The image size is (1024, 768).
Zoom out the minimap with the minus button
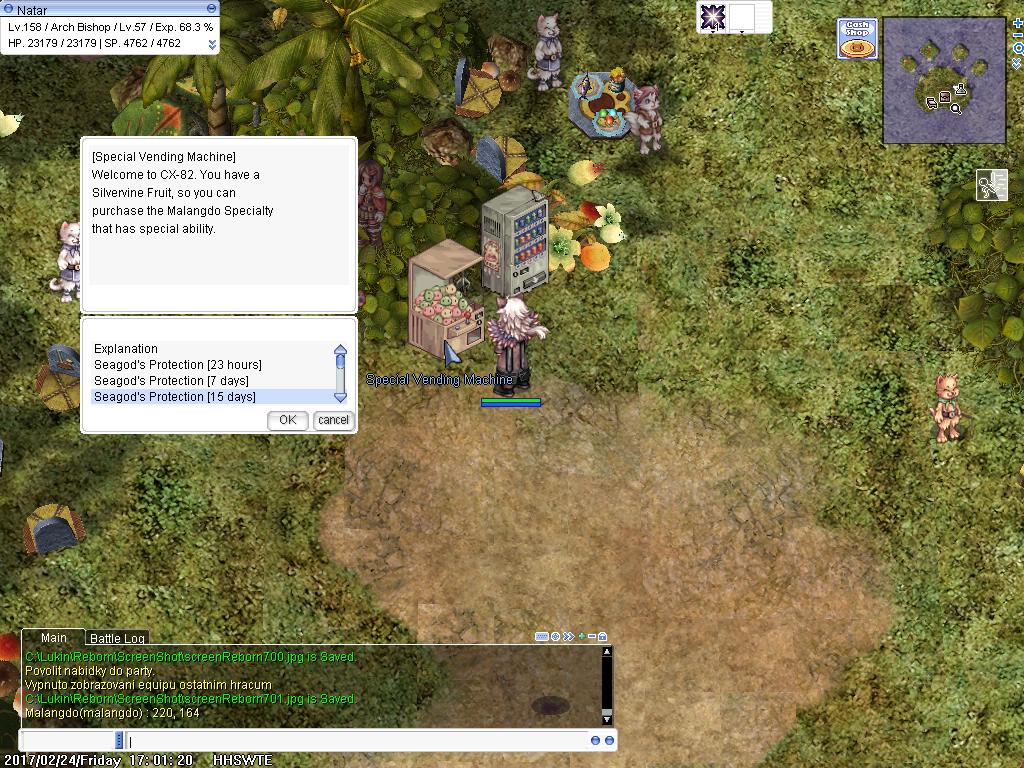[x=1017, y=35]
